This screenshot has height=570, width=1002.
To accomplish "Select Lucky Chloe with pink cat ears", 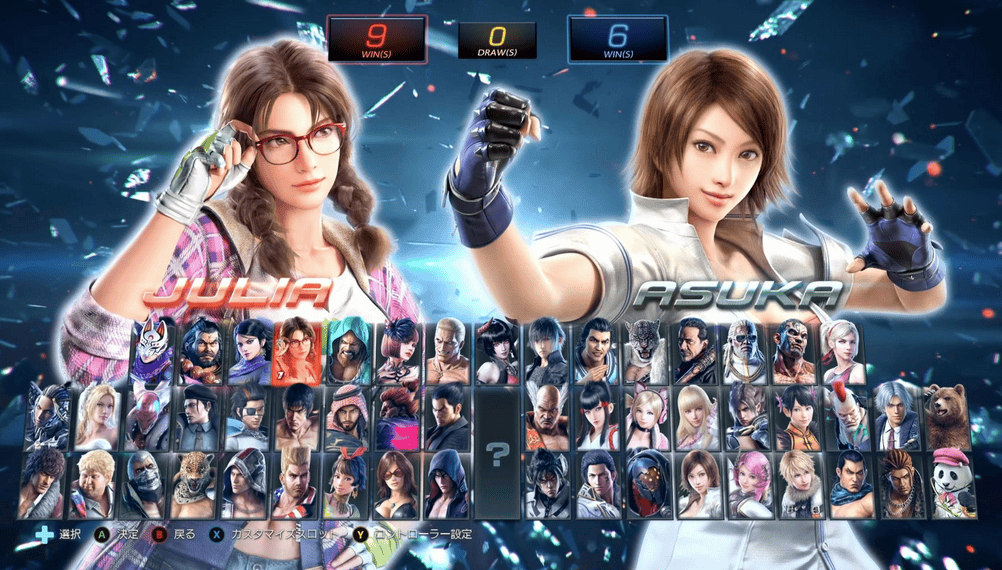I will click(x=647, y=415).
